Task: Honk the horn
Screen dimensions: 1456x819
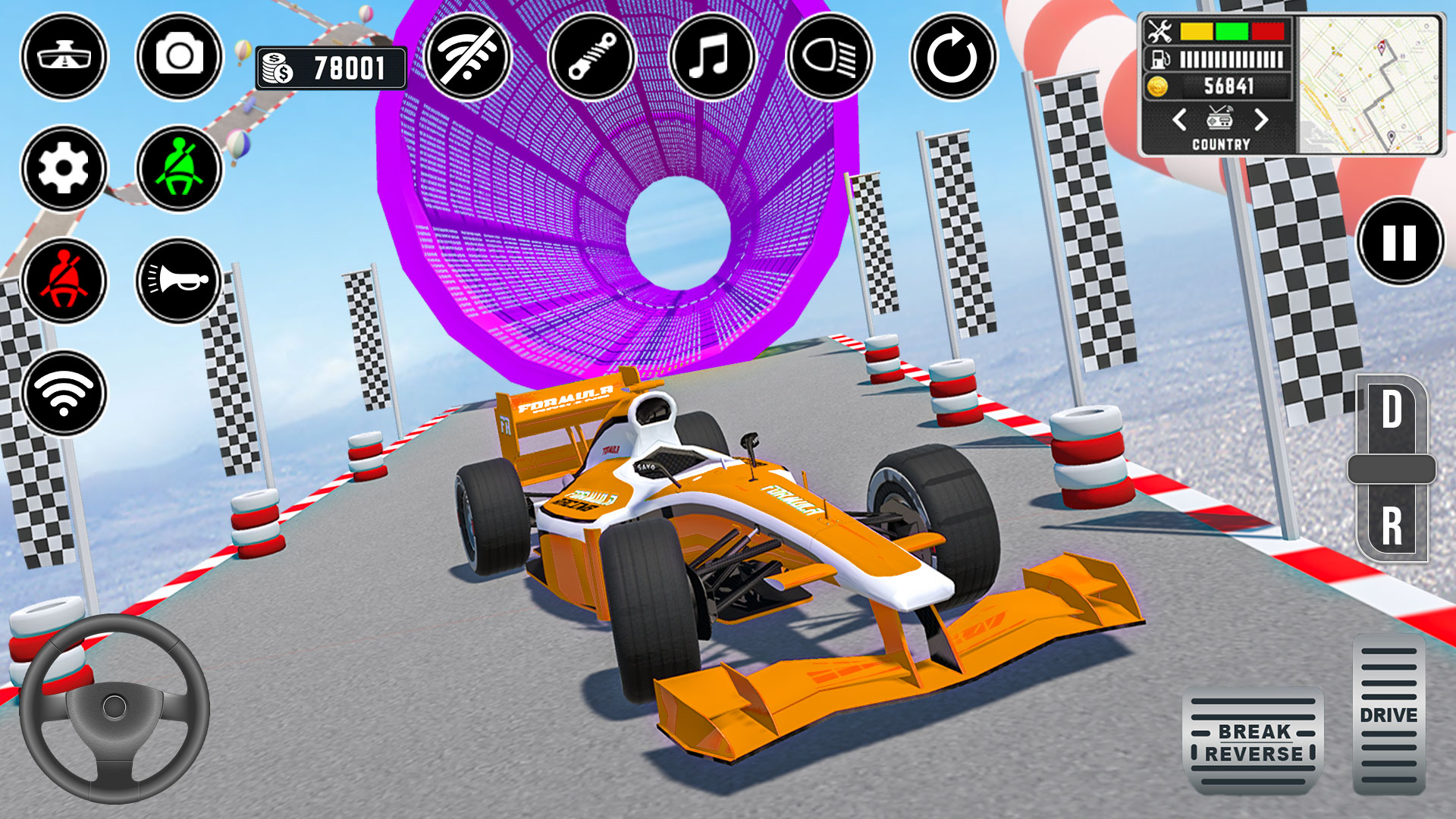Action: [x=180, y=281]
